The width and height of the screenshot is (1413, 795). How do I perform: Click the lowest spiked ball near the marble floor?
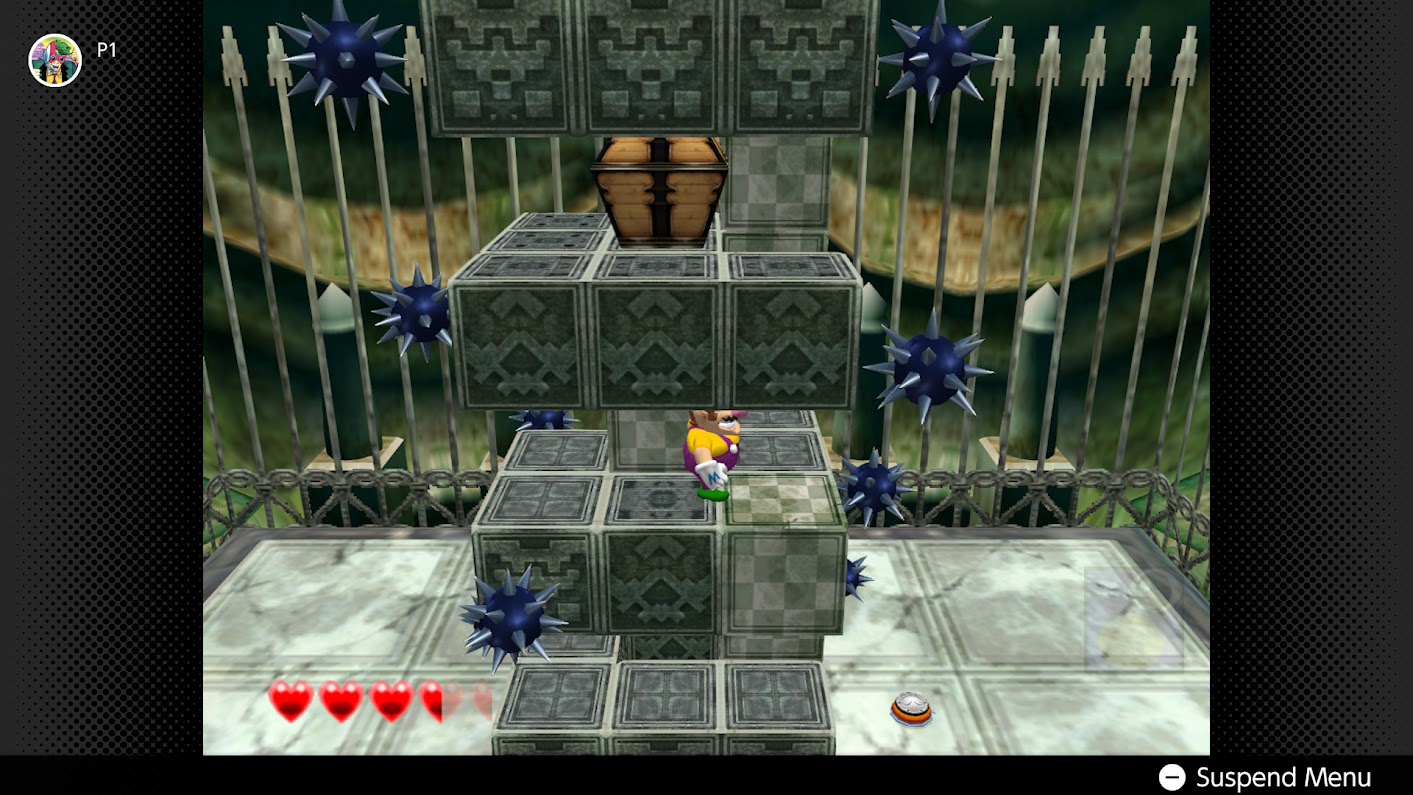tap(515, 615)
